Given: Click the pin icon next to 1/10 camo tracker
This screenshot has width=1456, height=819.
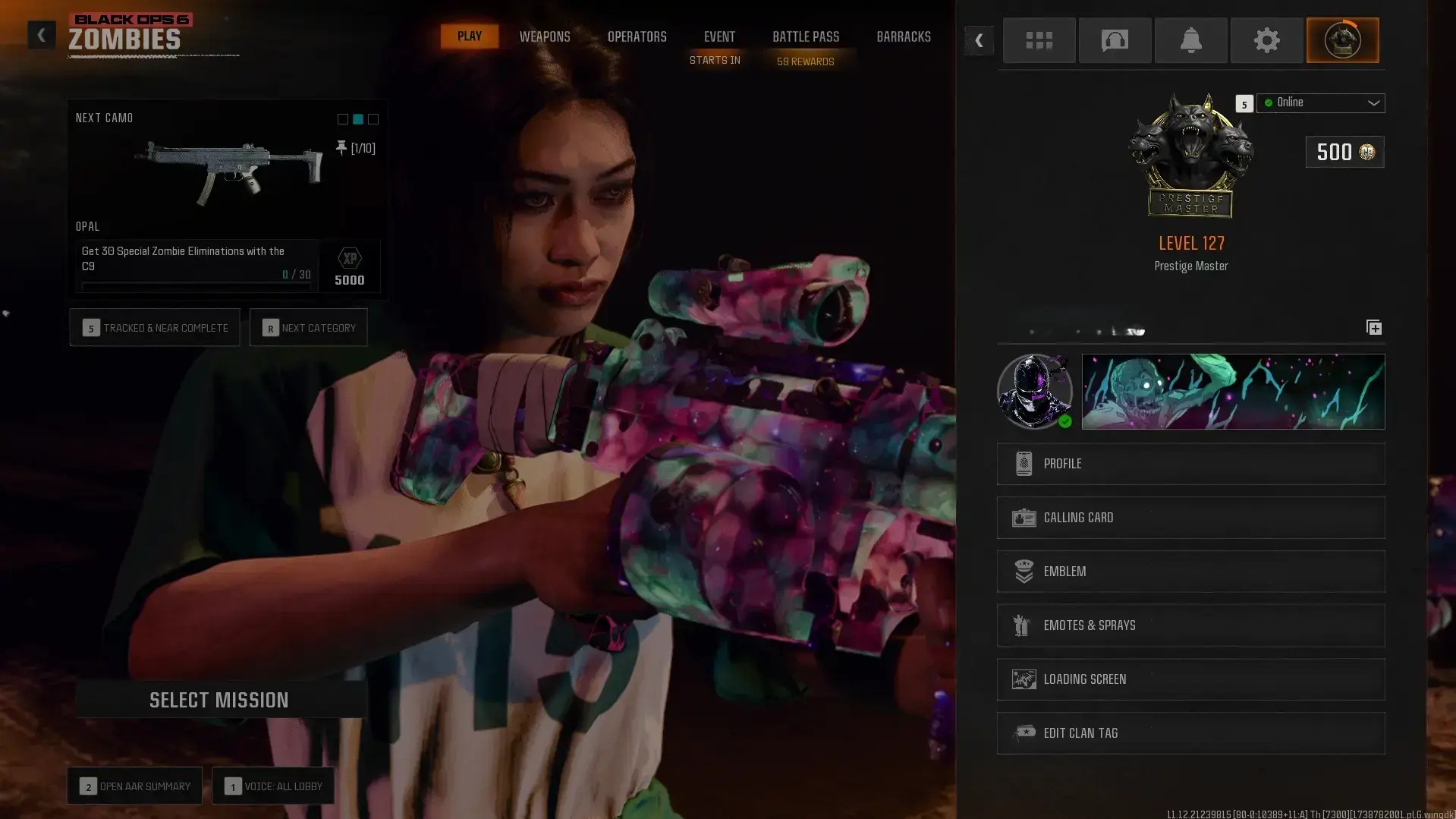Looking at the screenshot, I should pyautogui.click(x=341, y=148).
